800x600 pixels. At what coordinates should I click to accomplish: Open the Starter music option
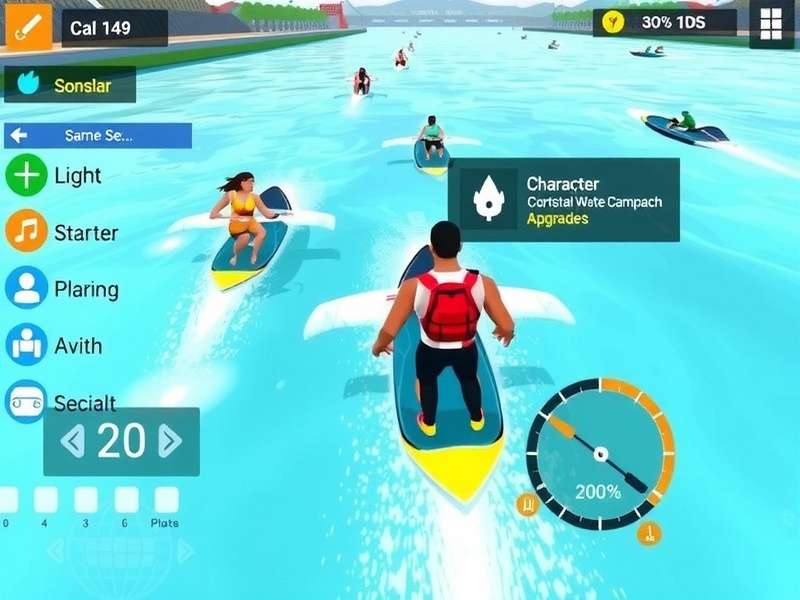point(26,232)
